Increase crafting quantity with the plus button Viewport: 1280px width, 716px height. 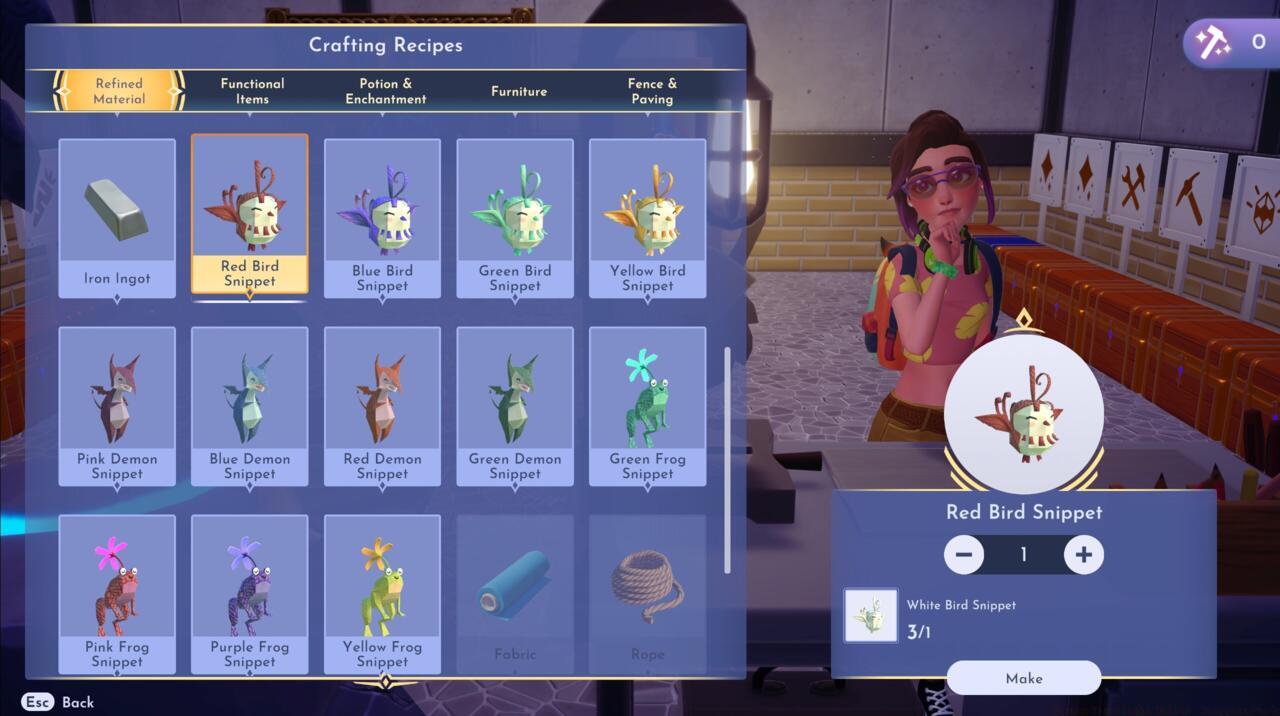[x=1084, y=554]
